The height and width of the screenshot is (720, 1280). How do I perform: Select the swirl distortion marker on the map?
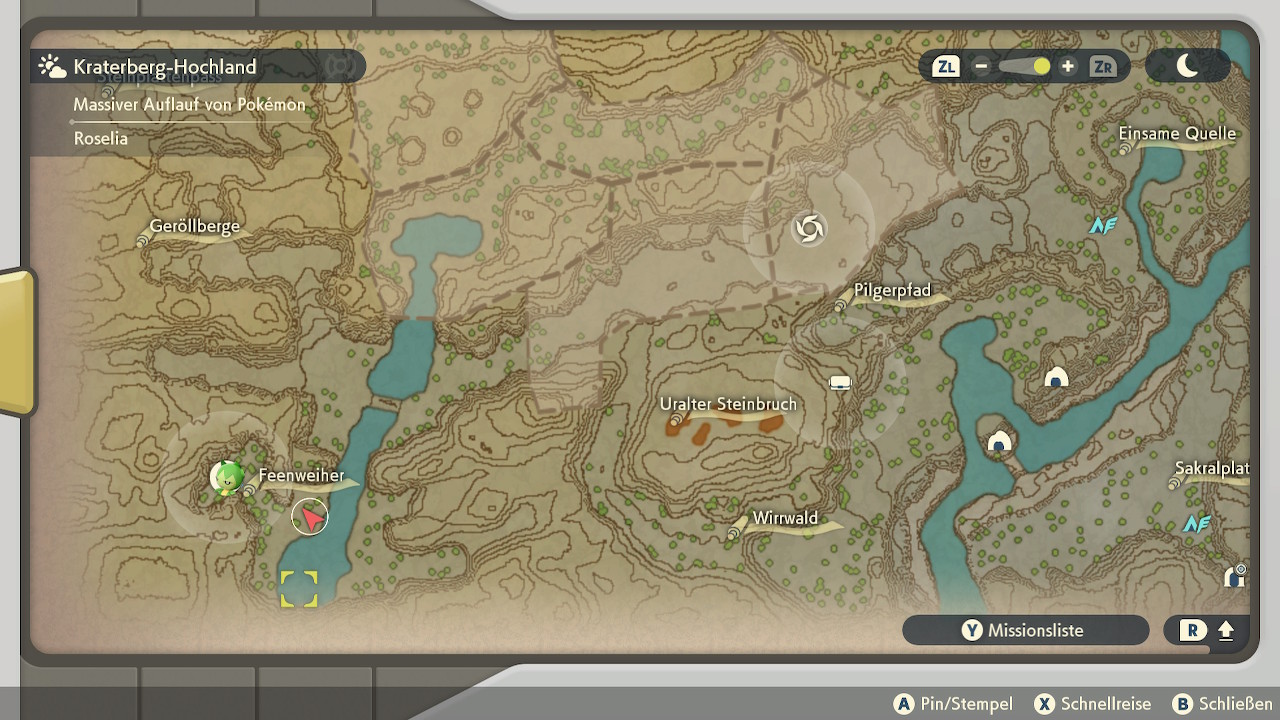809,229
